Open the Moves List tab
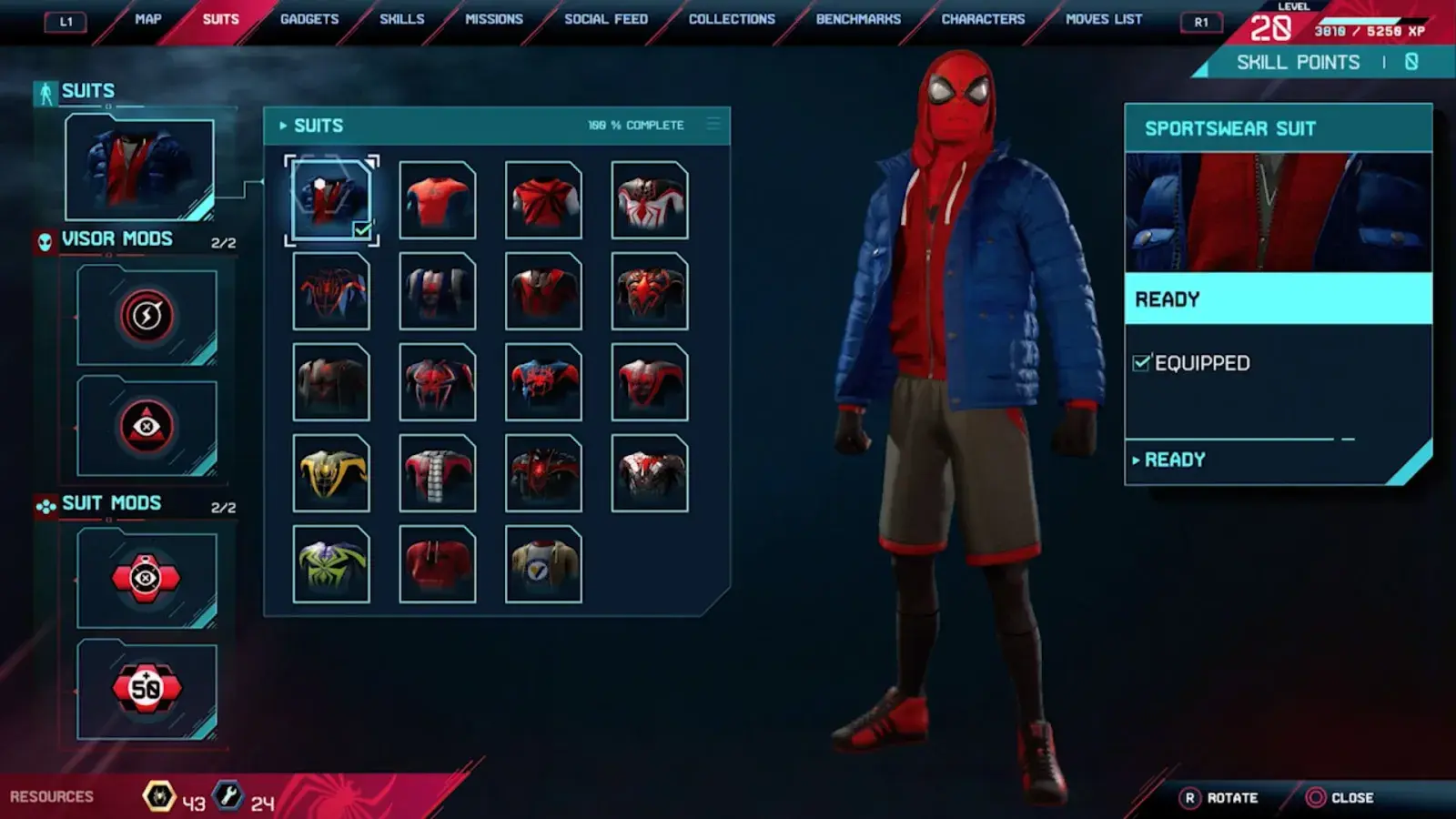Screen dimensions: 1456x819 coord(1104,19)
